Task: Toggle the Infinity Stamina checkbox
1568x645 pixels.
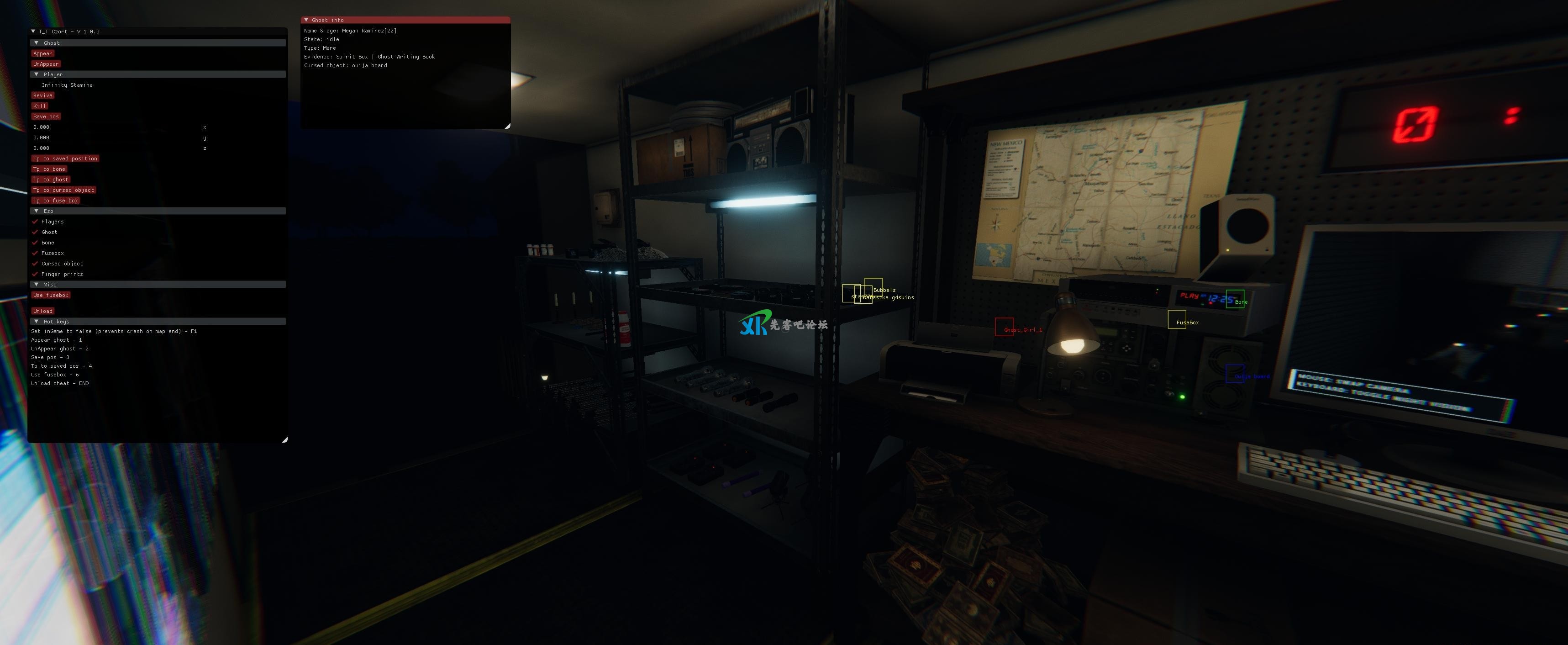Action: 36,85
